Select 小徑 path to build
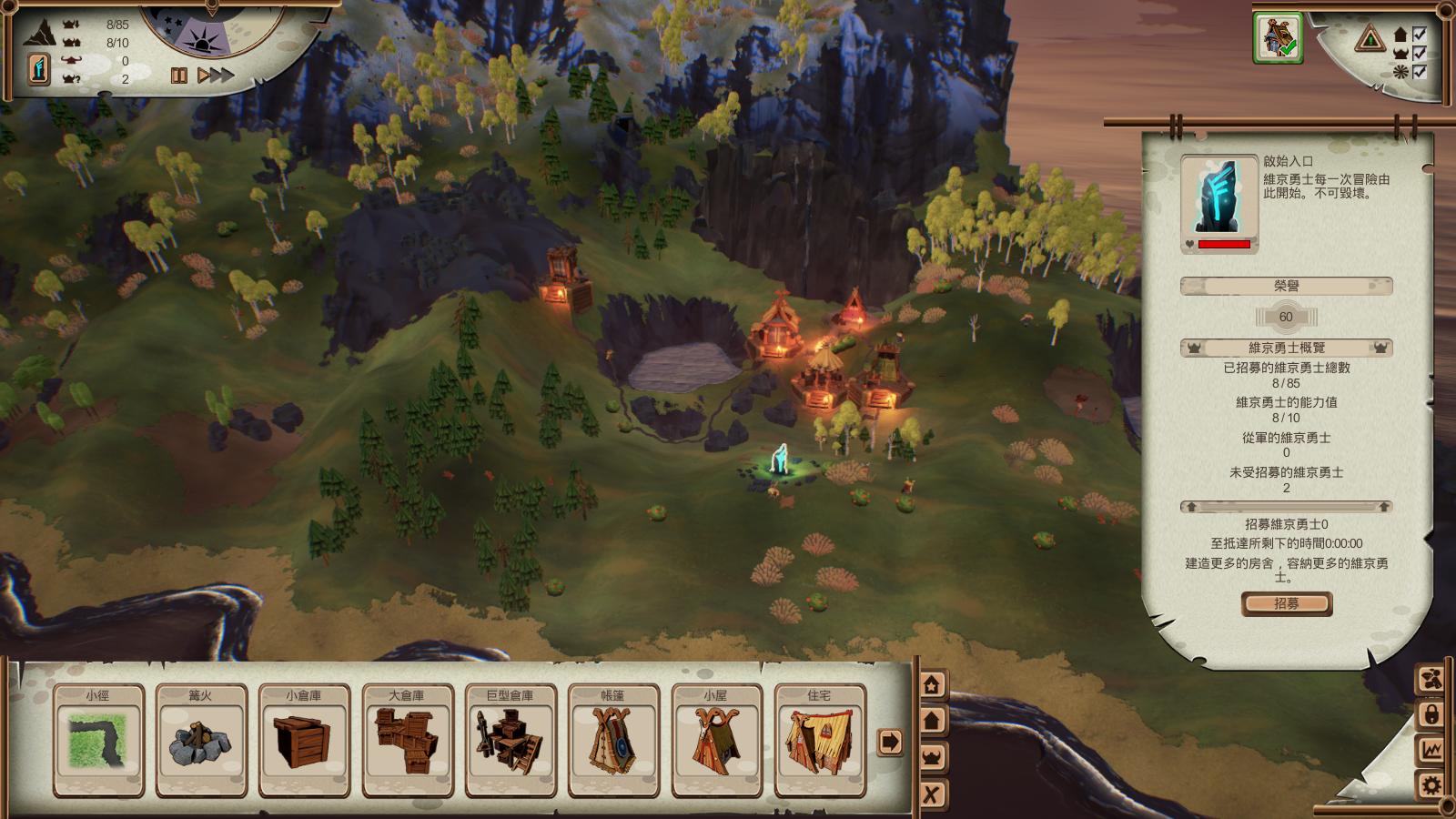This screenshot has width=1456, height=819. point(97,740)
